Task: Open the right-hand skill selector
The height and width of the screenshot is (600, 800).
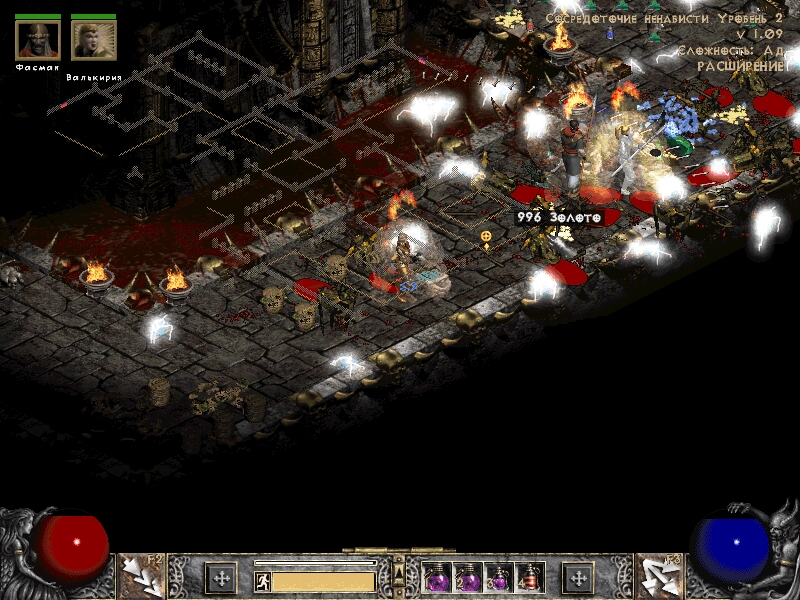Action: click(659, 577)
